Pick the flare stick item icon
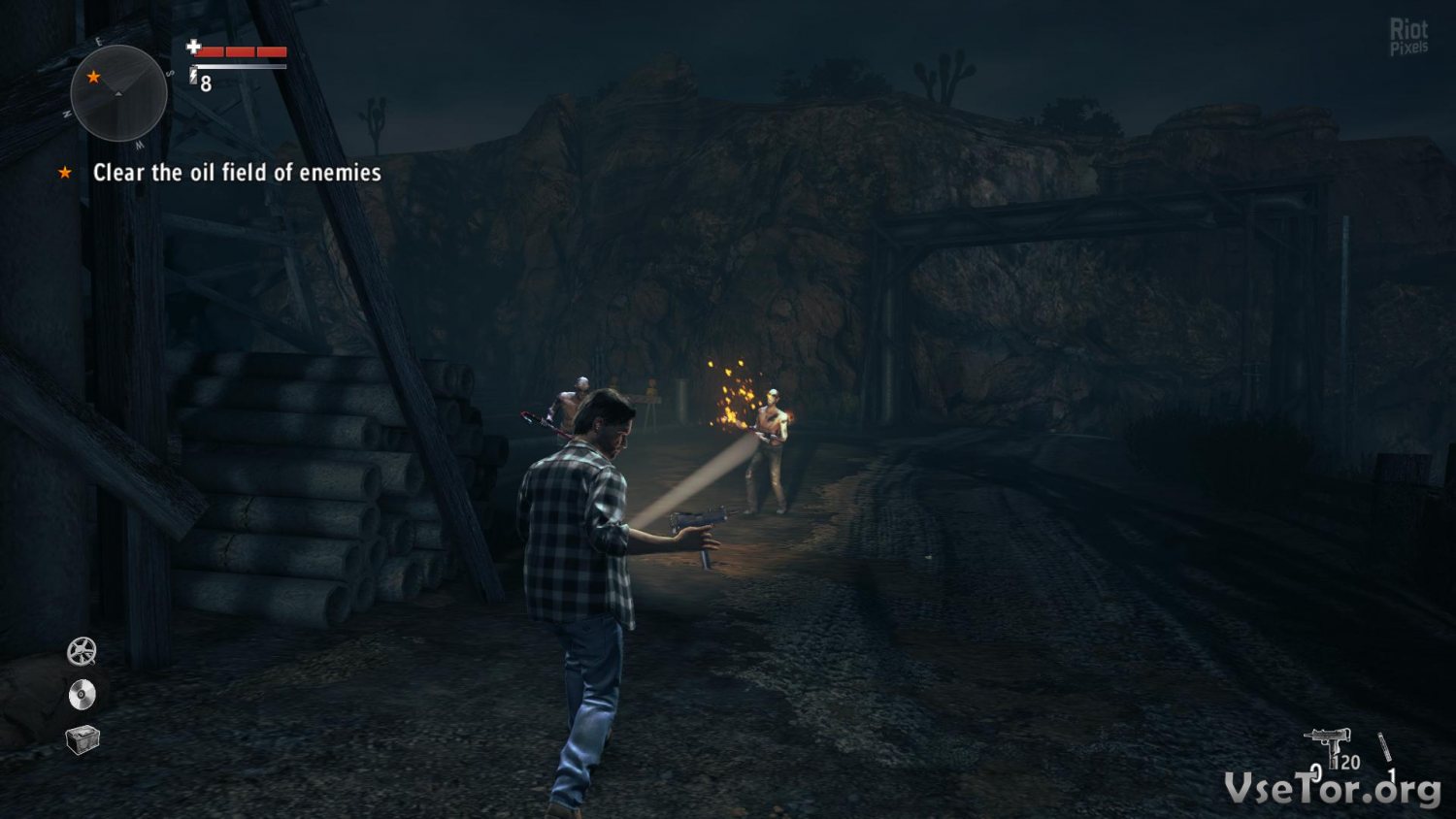Viewport: 1456px width, 819px height. click(x=1385, y=749)
